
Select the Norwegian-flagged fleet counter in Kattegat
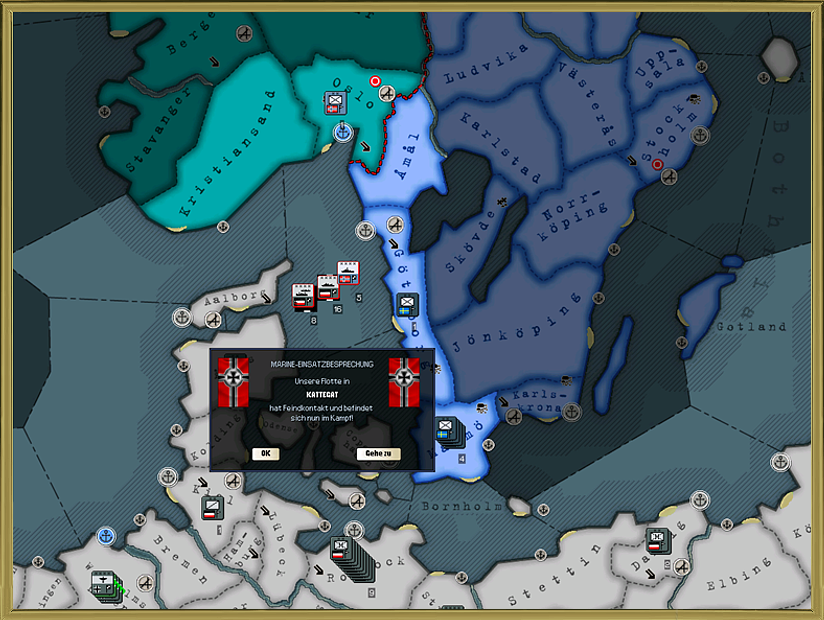[348, 273]
